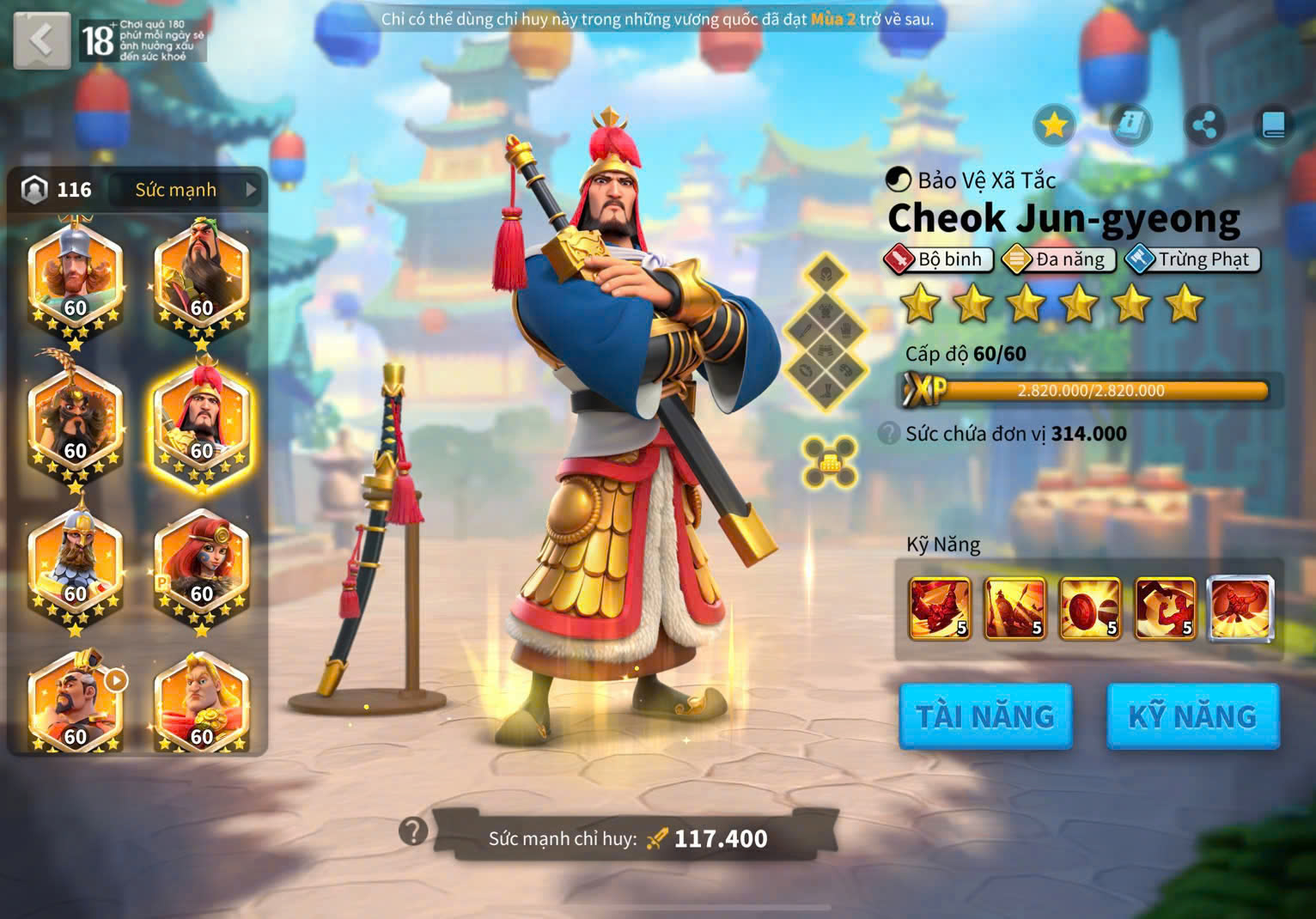
Task: Share this commander via share icon
Action: (x=1204, y=126)
